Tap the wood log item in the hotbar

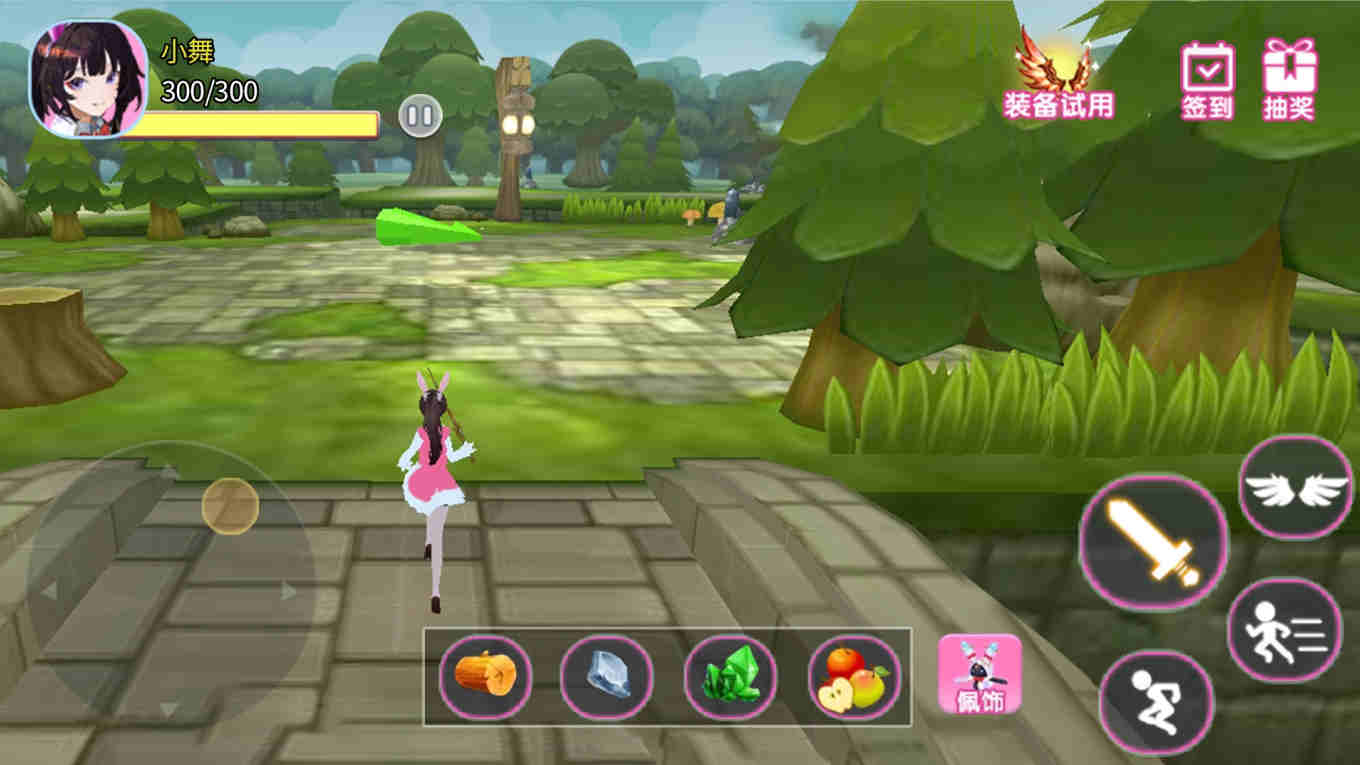click(484, 677)
